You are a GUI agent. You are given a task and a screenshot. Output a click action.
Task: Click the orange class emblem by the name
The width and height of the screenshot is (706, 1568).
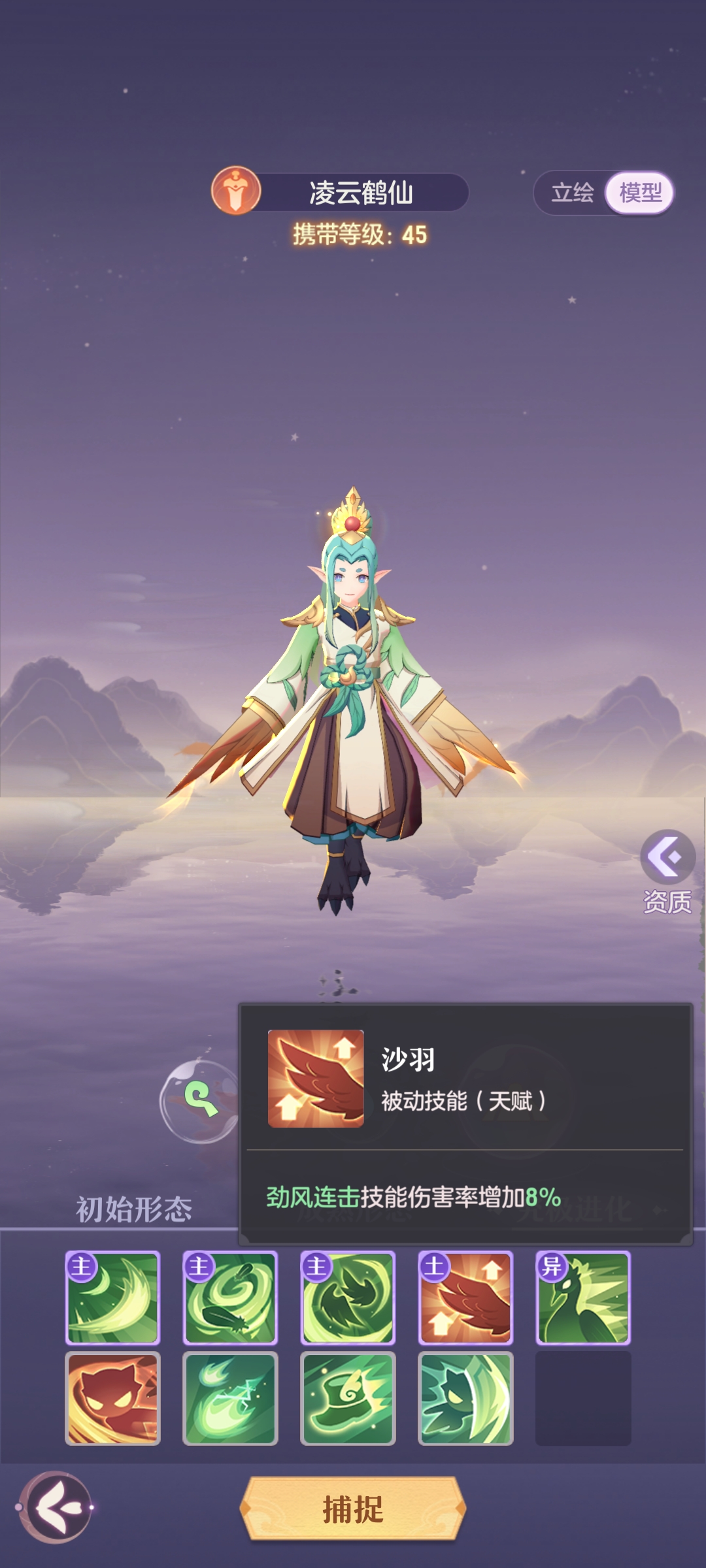(x=236, y=191)
